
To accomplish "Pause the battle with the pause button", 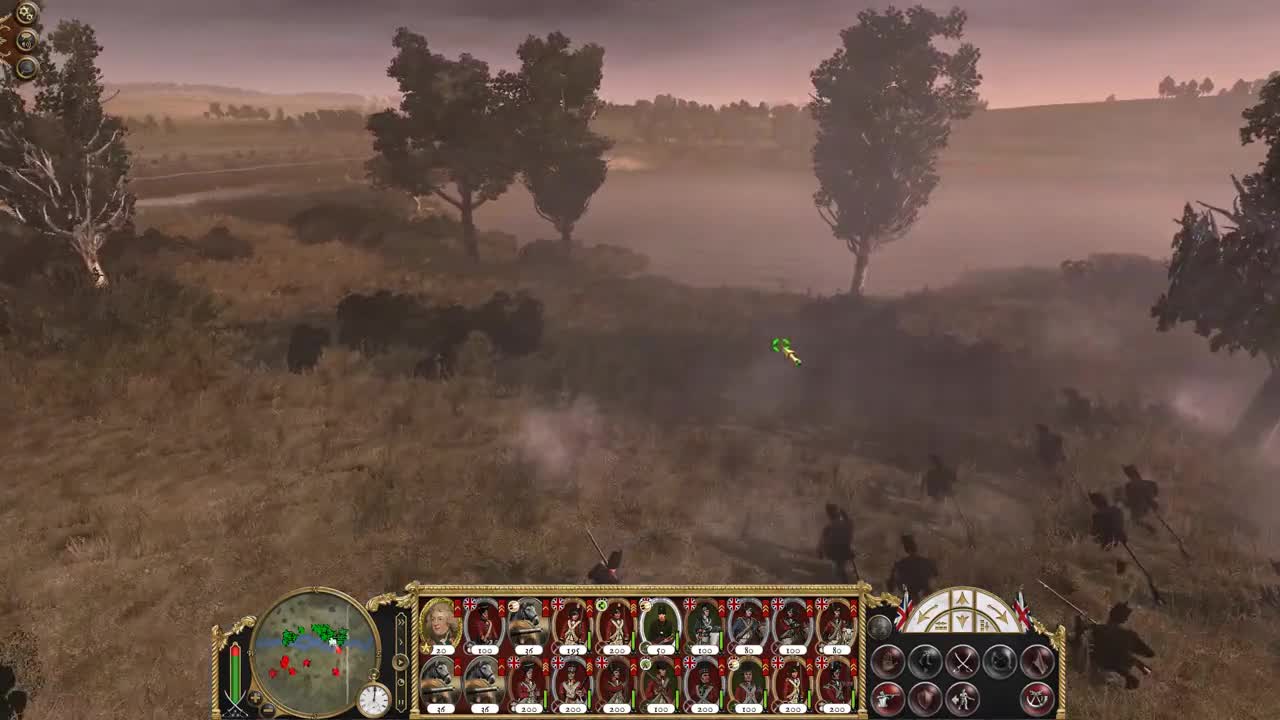I will (399, 700).
